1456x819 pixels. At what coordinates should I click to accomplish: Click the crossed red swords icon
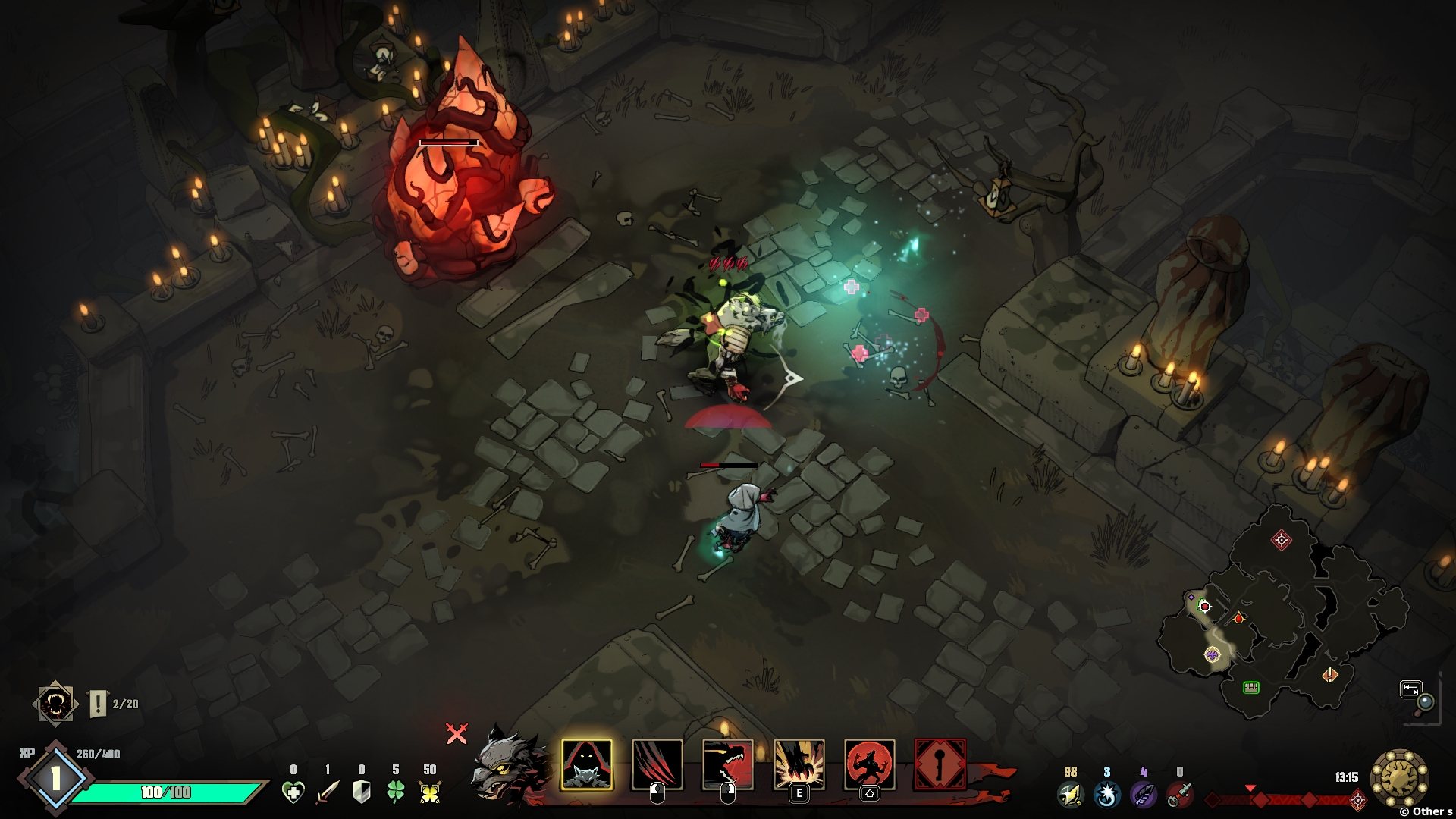pos(457,733)
